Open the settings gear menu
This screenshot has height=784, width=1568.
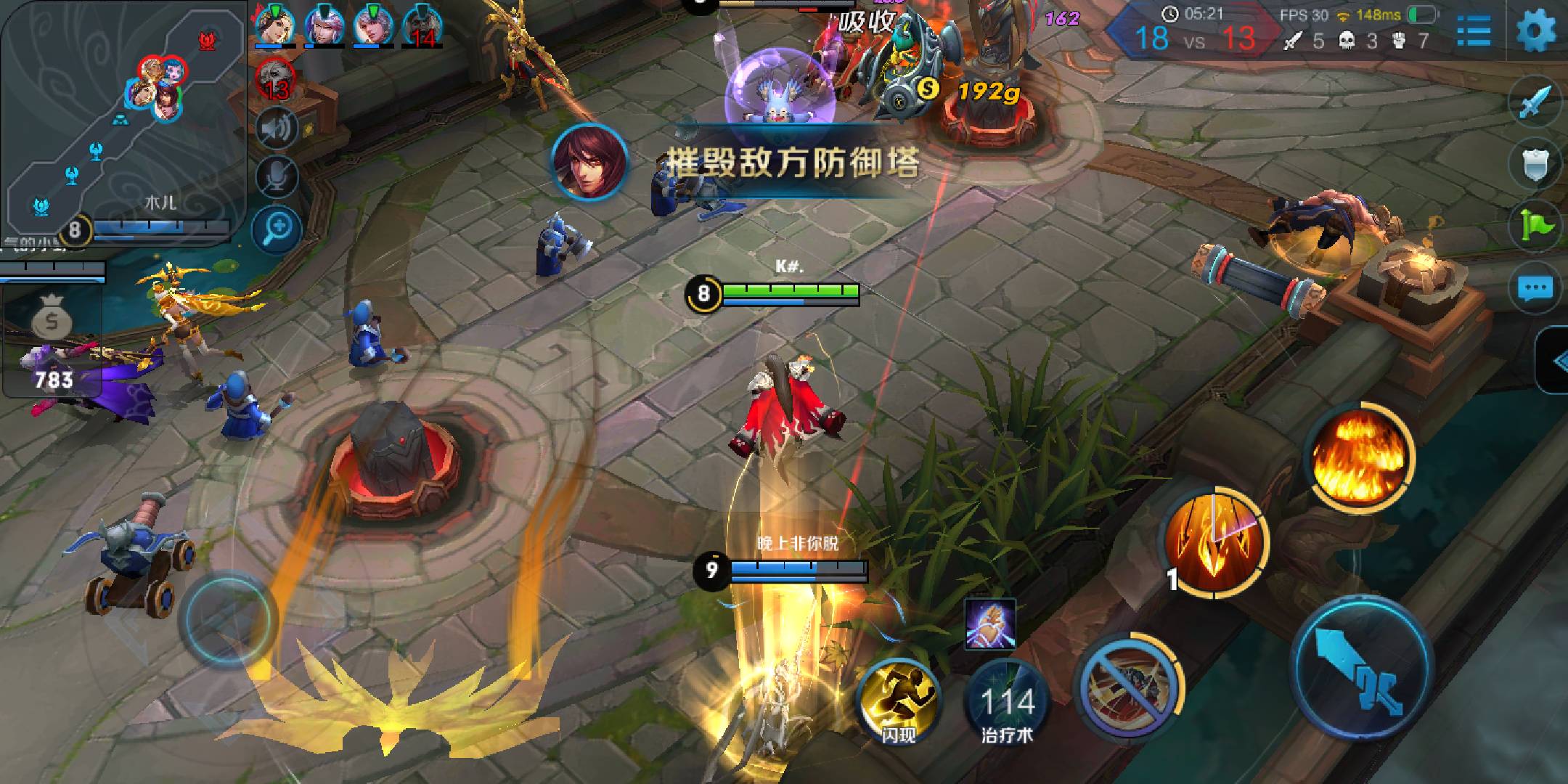click(1536, 30)
